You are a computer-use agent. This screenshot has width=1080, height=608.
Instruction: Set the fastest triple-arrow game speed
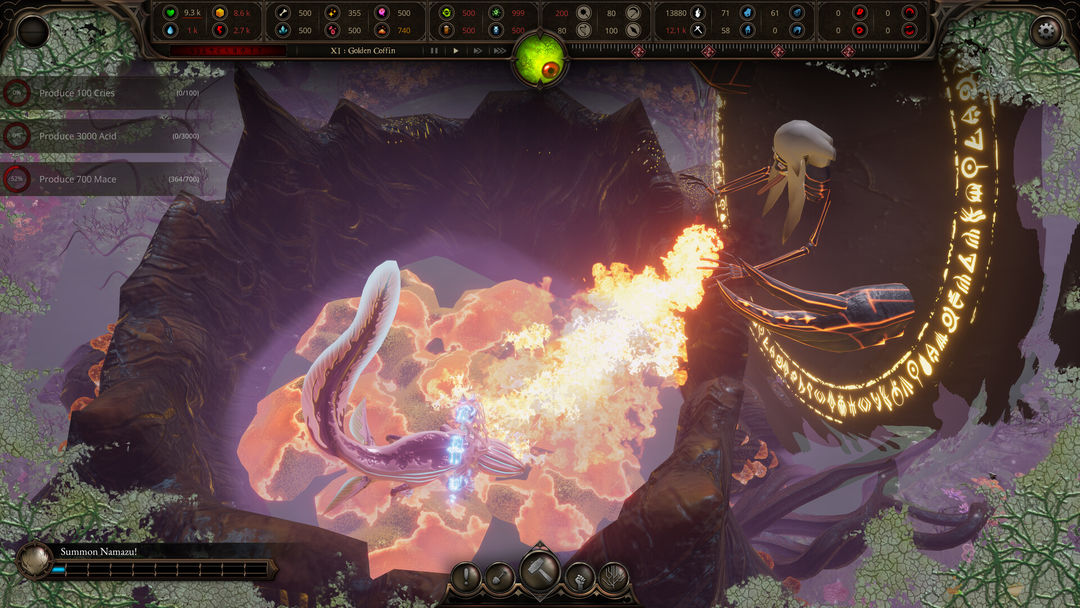point(499,50)
